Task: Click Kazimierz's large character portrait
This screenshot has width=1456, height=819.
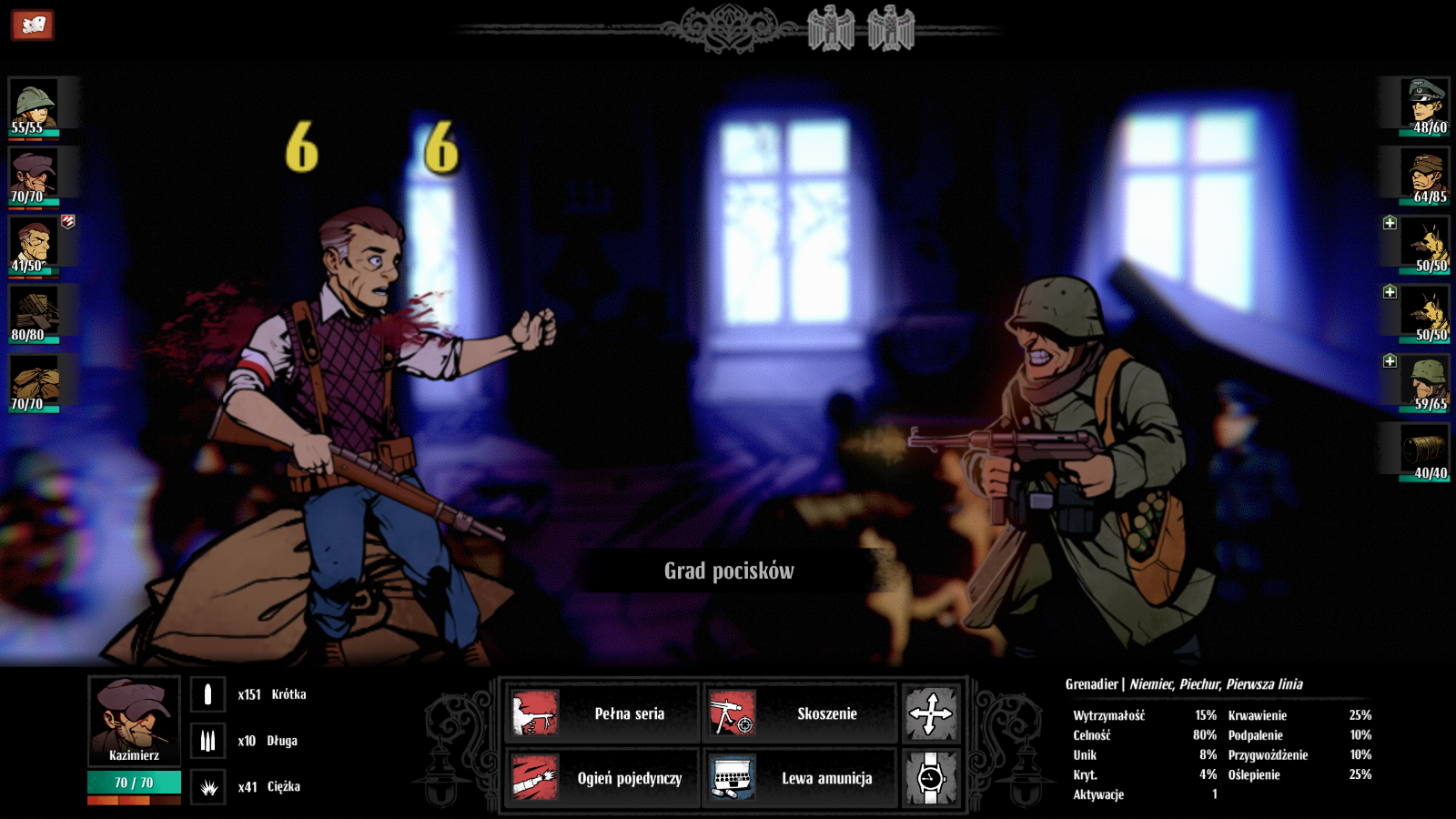Action: coord(134,720)
